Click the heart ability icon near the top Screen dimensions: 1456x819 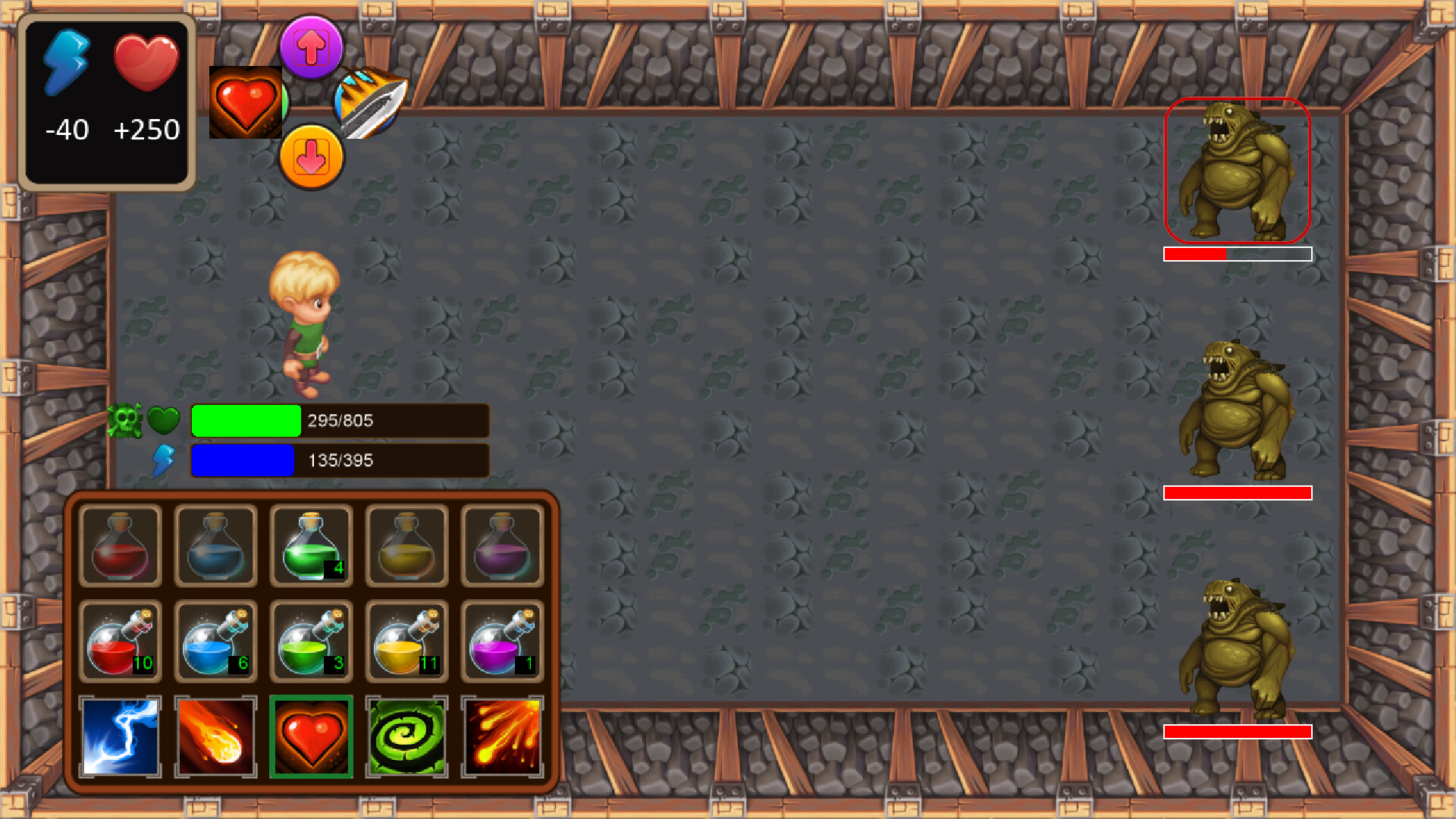246,102
